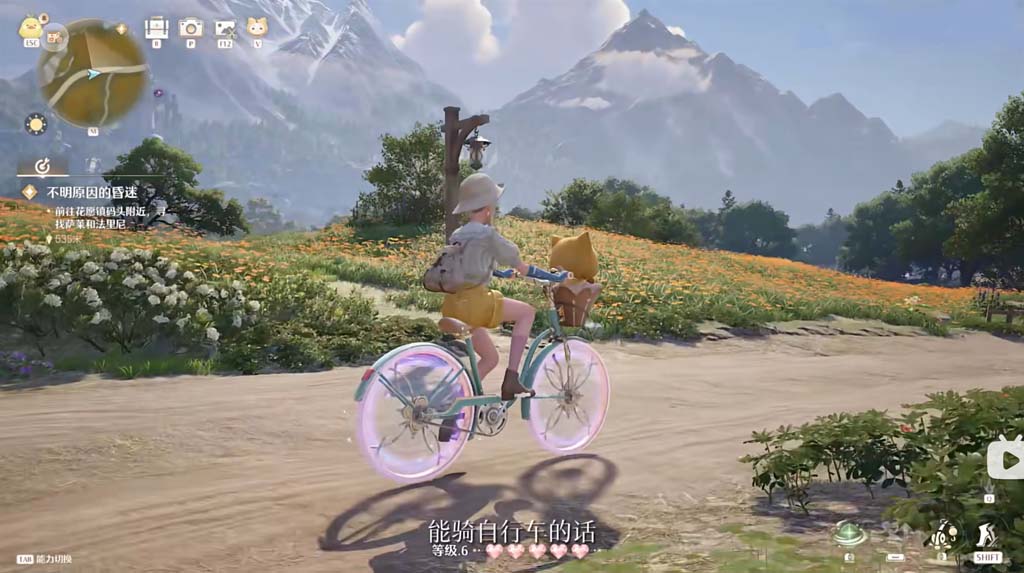
Task: Use the black-and-white bell ability icon
Action: (943, 533)
